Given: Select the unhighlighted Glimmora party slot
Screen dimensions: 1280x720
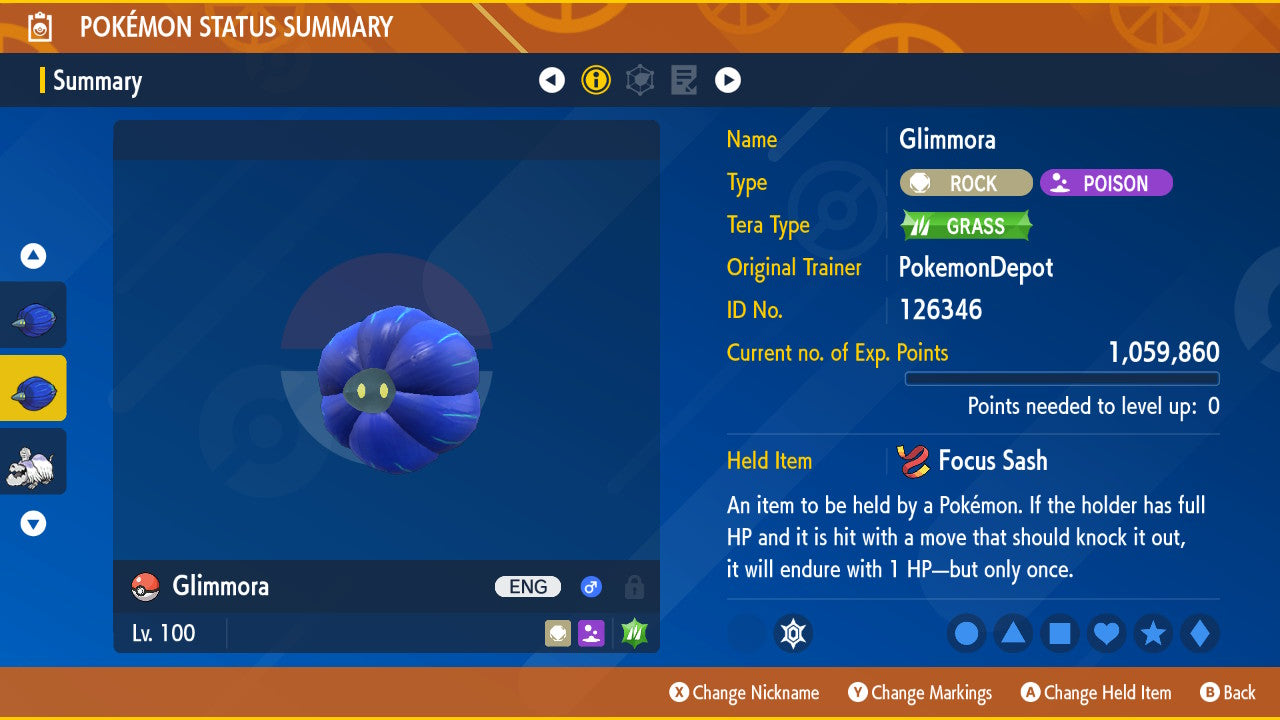Looking at the screenshot, I should (34, 315).
